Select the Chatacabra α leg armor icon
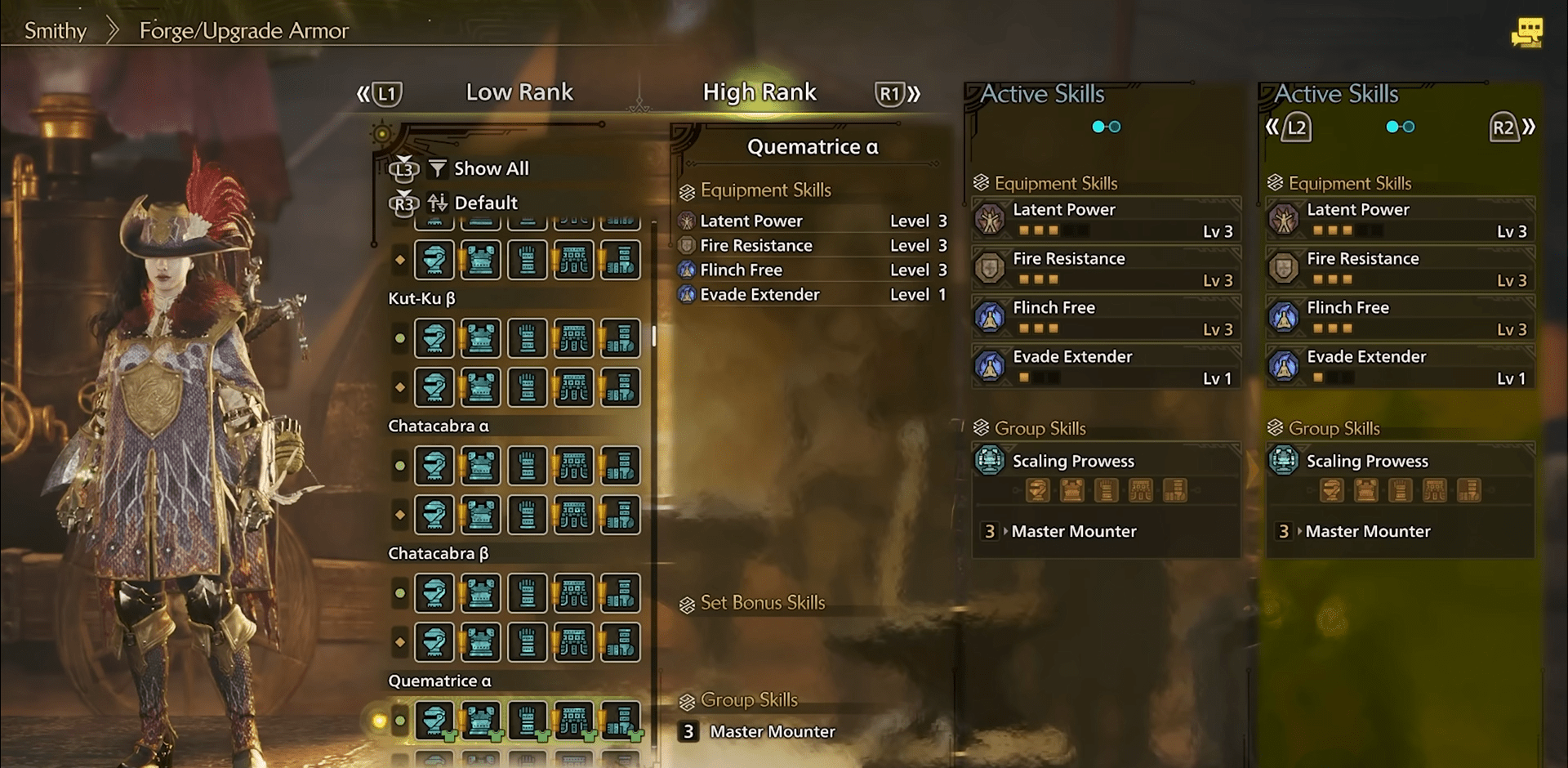Image resolution: width=1568 pixels, height=768 pixels. (620, 466)
